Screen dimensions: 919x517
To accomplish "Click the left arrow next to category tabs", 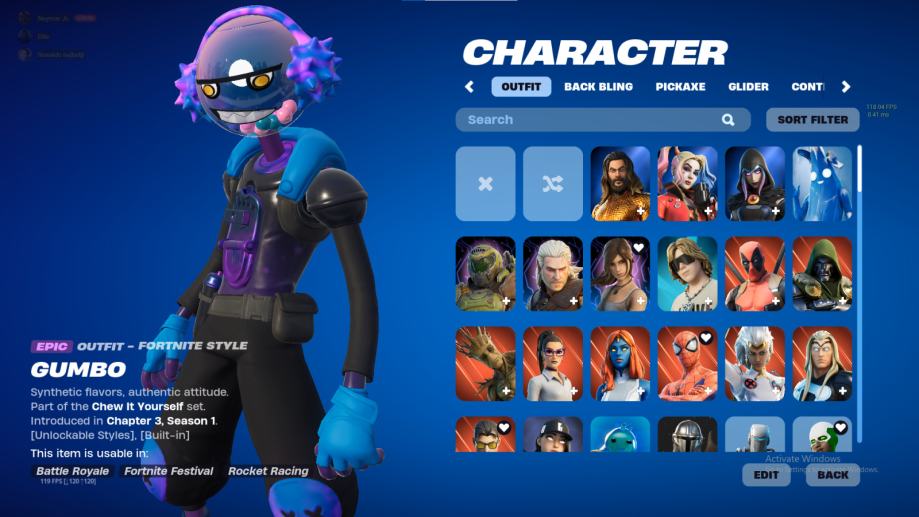I will click(x=469, y=87).
